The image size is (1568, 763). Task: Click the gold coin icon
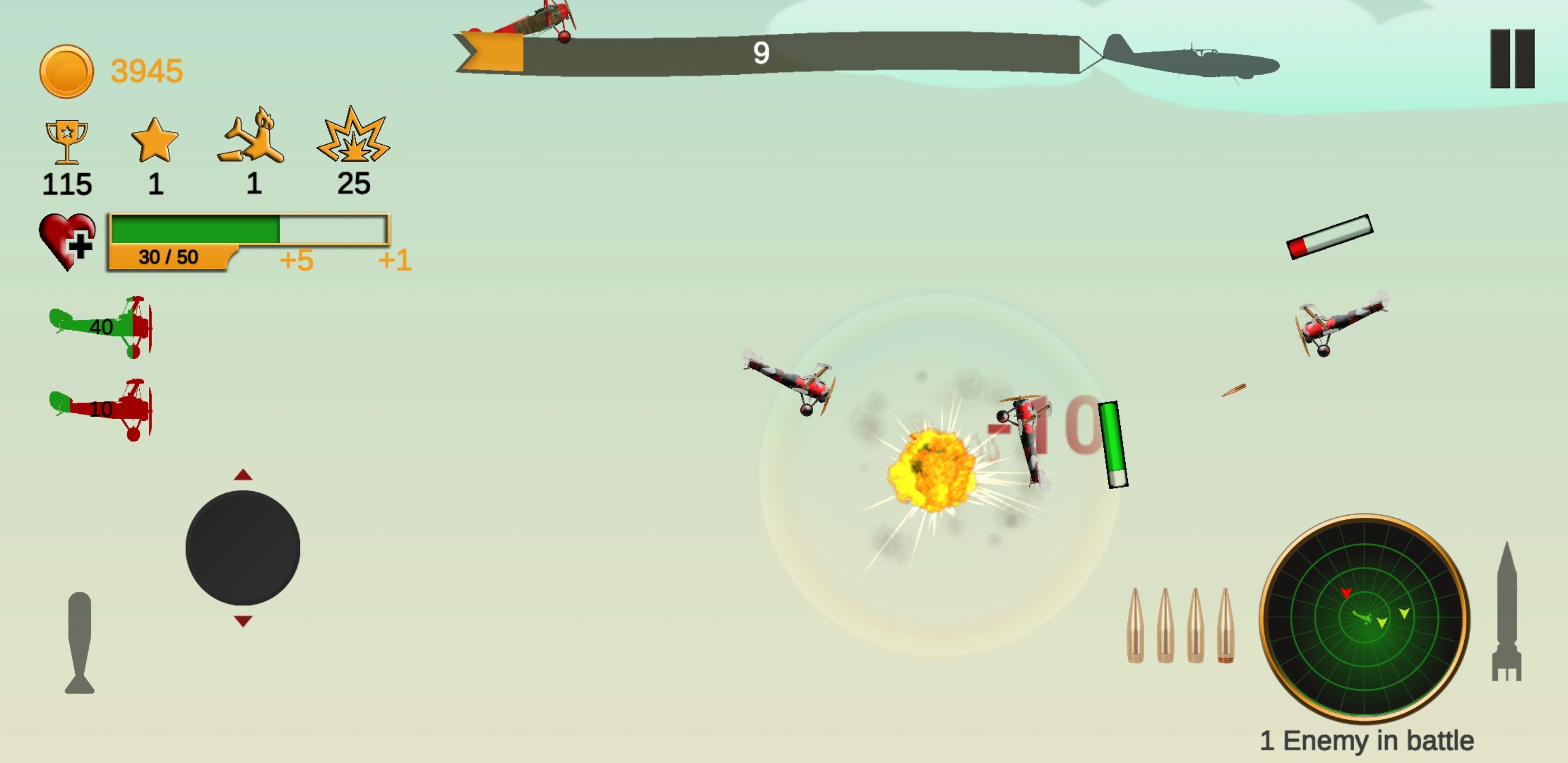pyautogui.click(x=66, y=71)
